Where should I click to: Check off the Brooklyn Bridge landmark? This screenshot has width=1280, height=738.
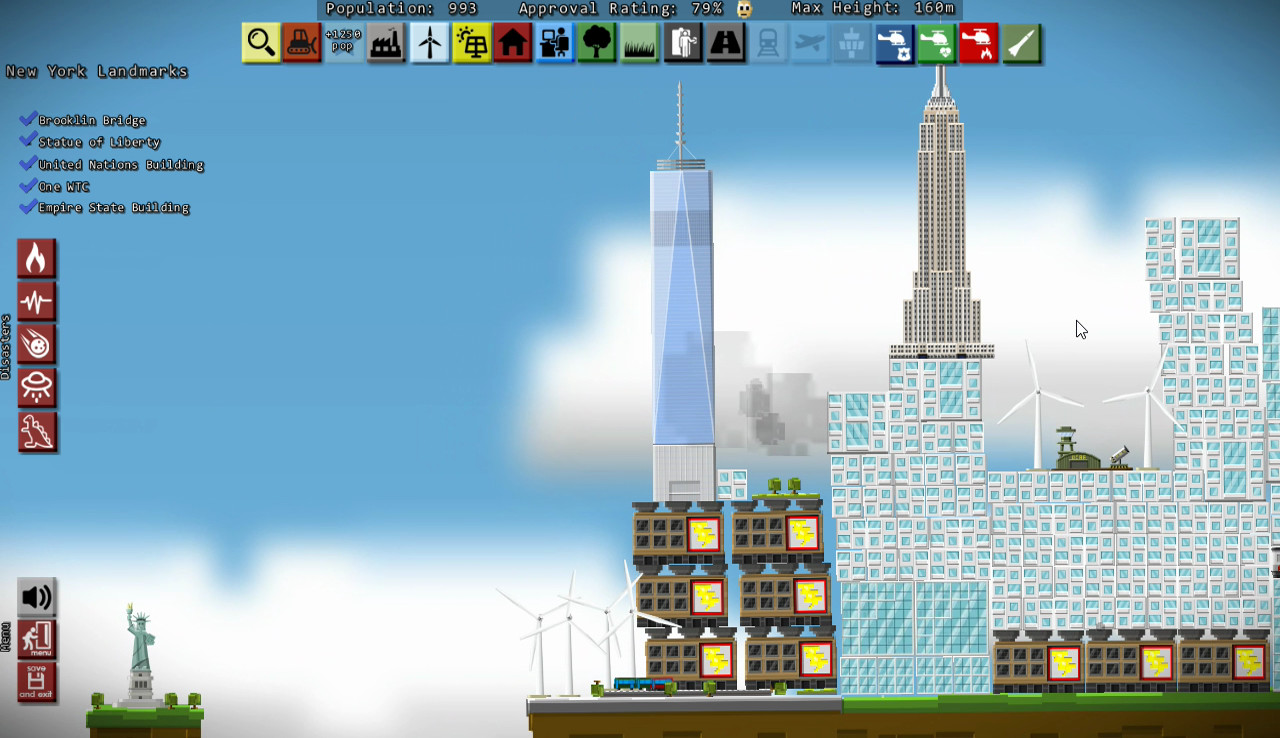point(27,119)
